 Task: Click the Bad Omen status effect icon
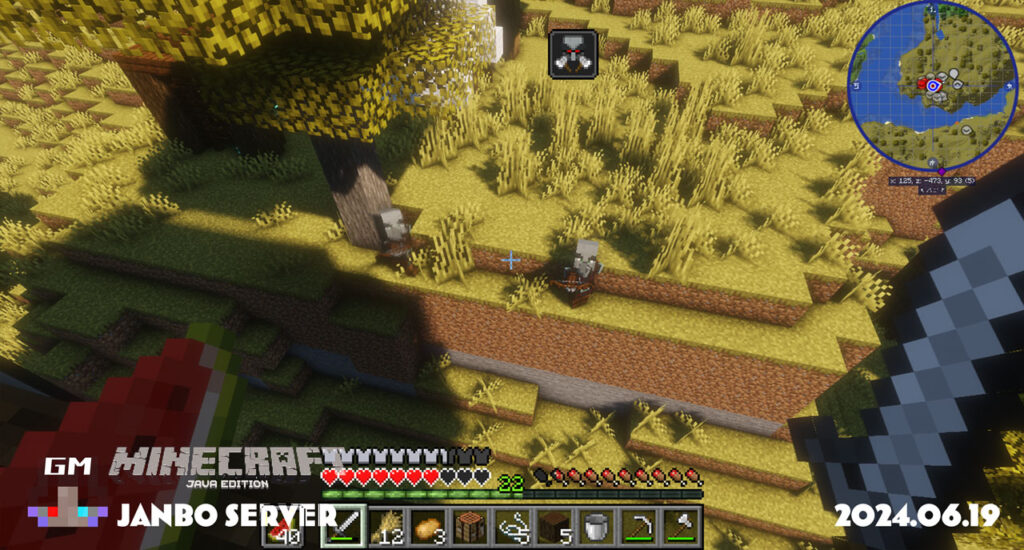pyautogui.click(x=573, y=52)
